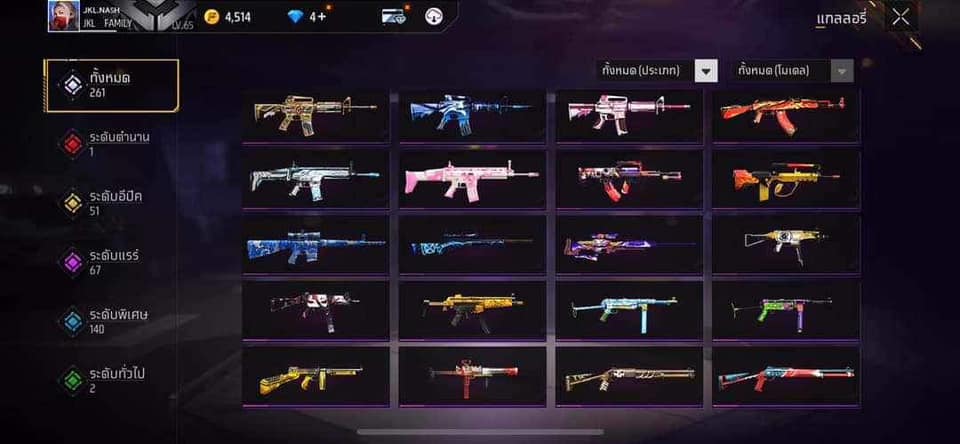Select the purple sniper rifle skin

[628, 244]
